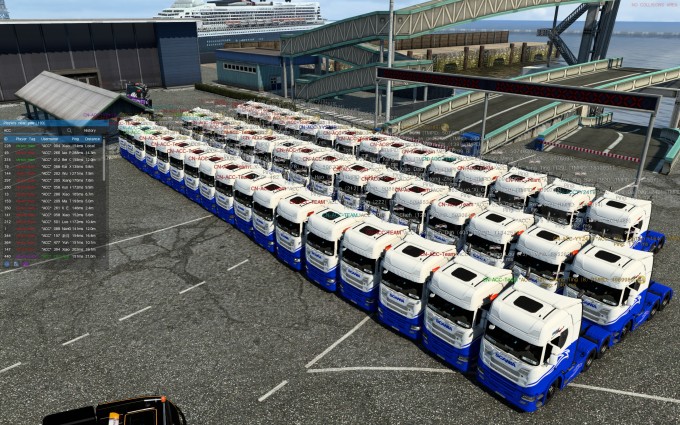Sort the list by Player Tag
Viewport: 680px width, 425px height.
tap(25, 138)
